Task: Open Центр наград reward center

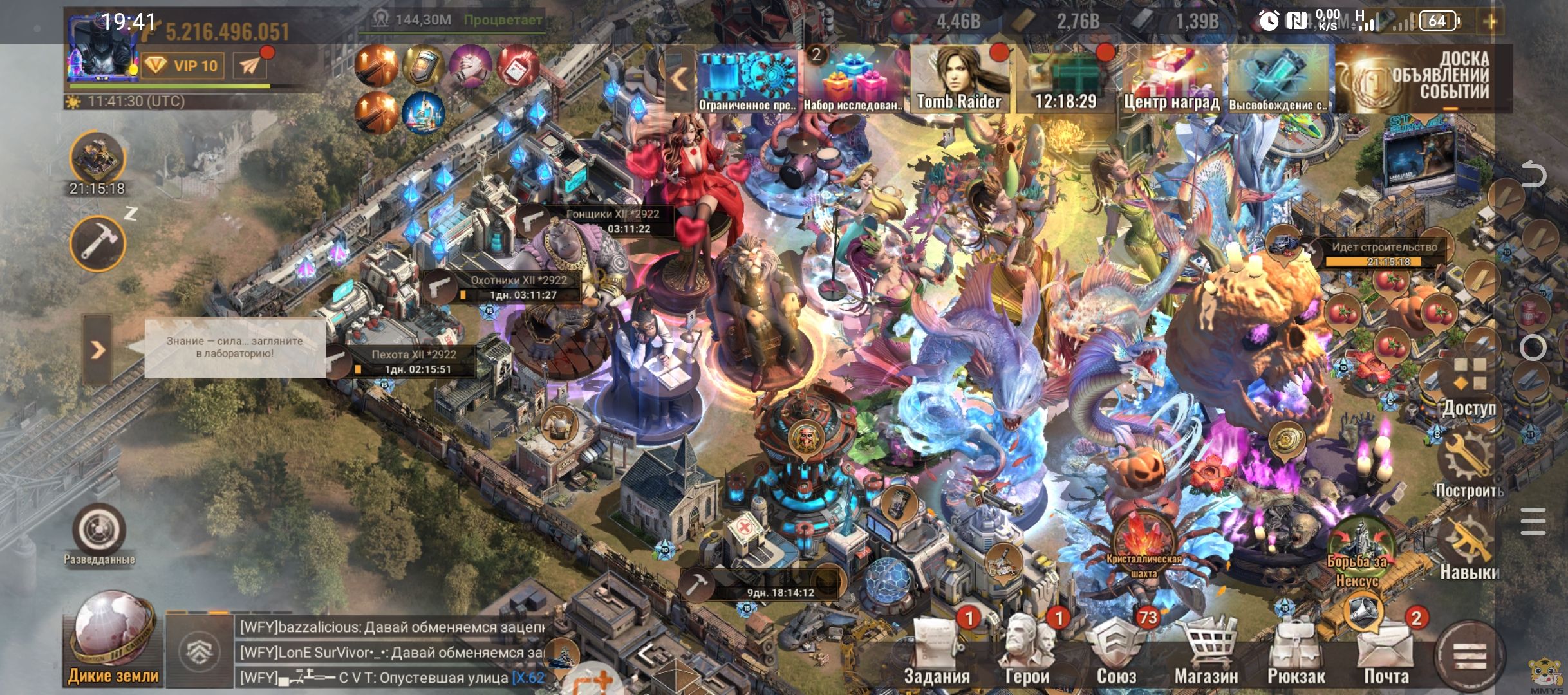Action: (x=1171, y=79)
